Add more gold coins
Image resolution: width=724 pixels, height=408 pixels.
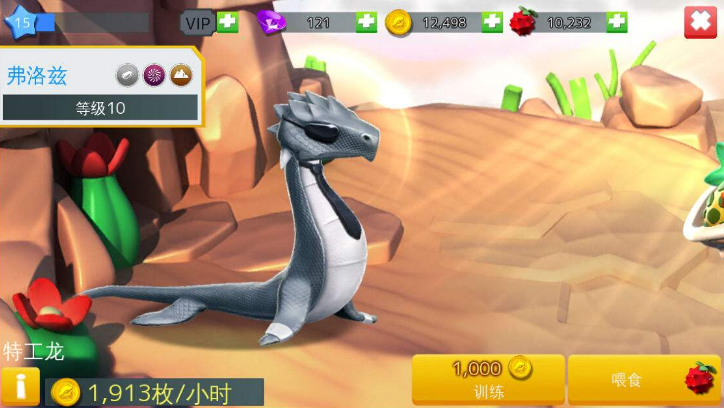[492, 22]
